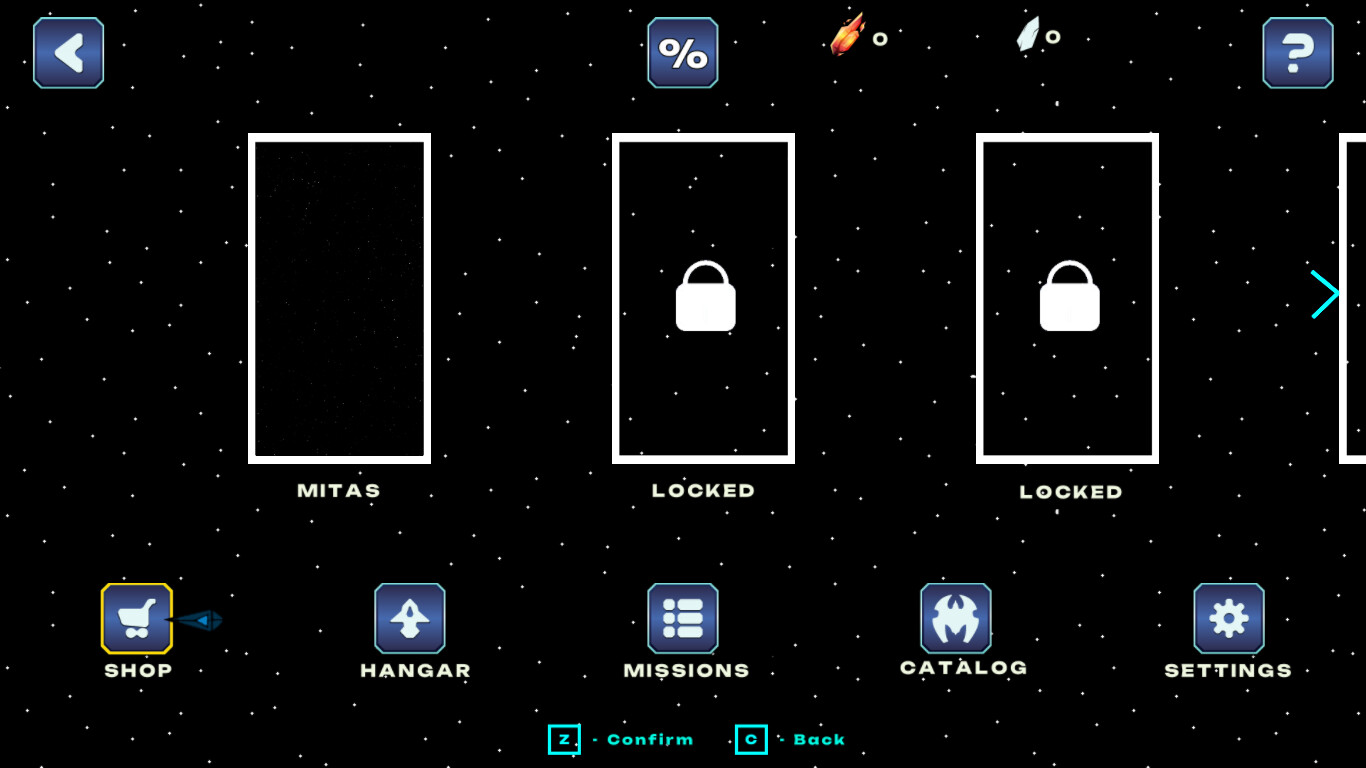Click the back arrow in the top left

67,52
